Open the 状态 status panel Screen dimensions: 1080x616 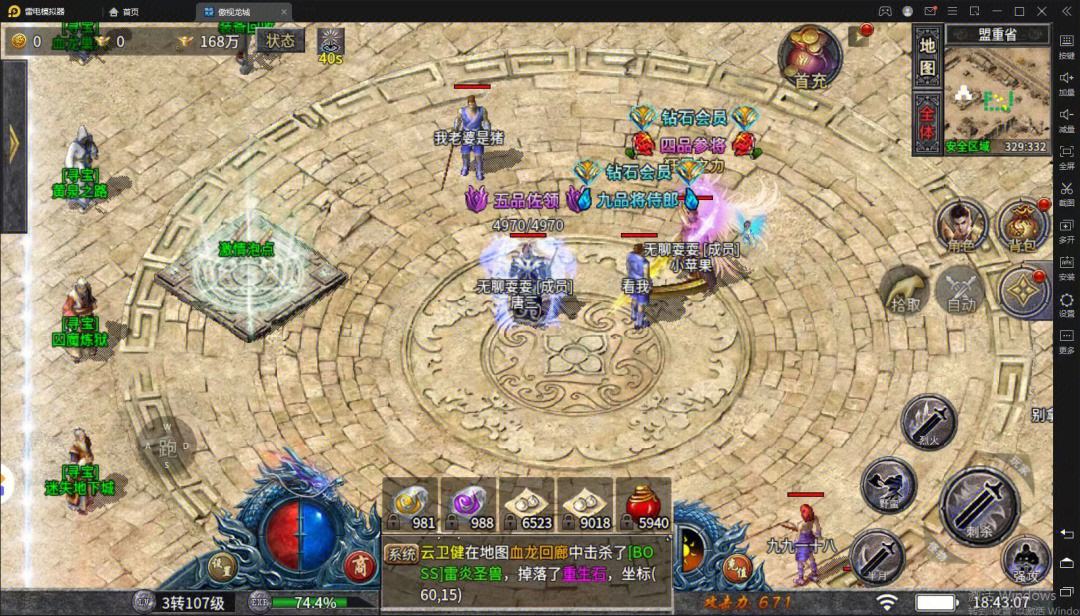pos(280,41)
